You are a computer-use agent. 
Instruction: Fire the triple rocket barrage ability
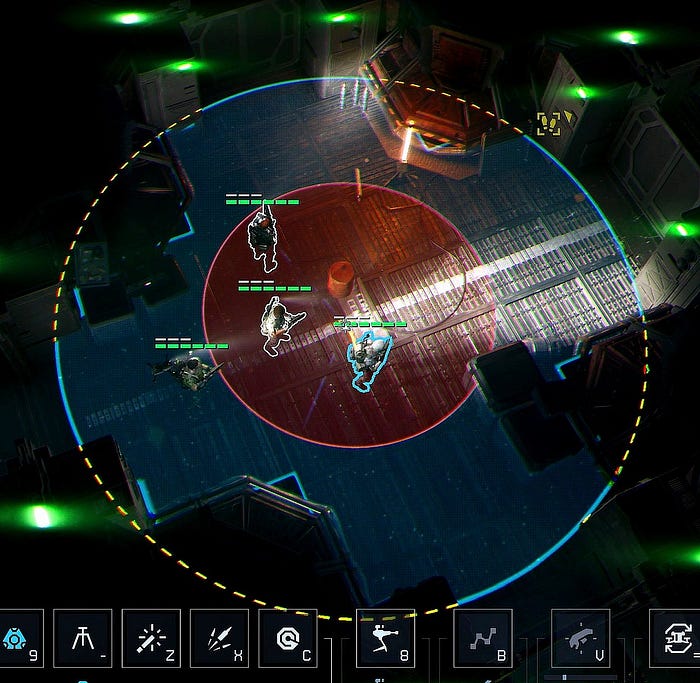(219, 637)
